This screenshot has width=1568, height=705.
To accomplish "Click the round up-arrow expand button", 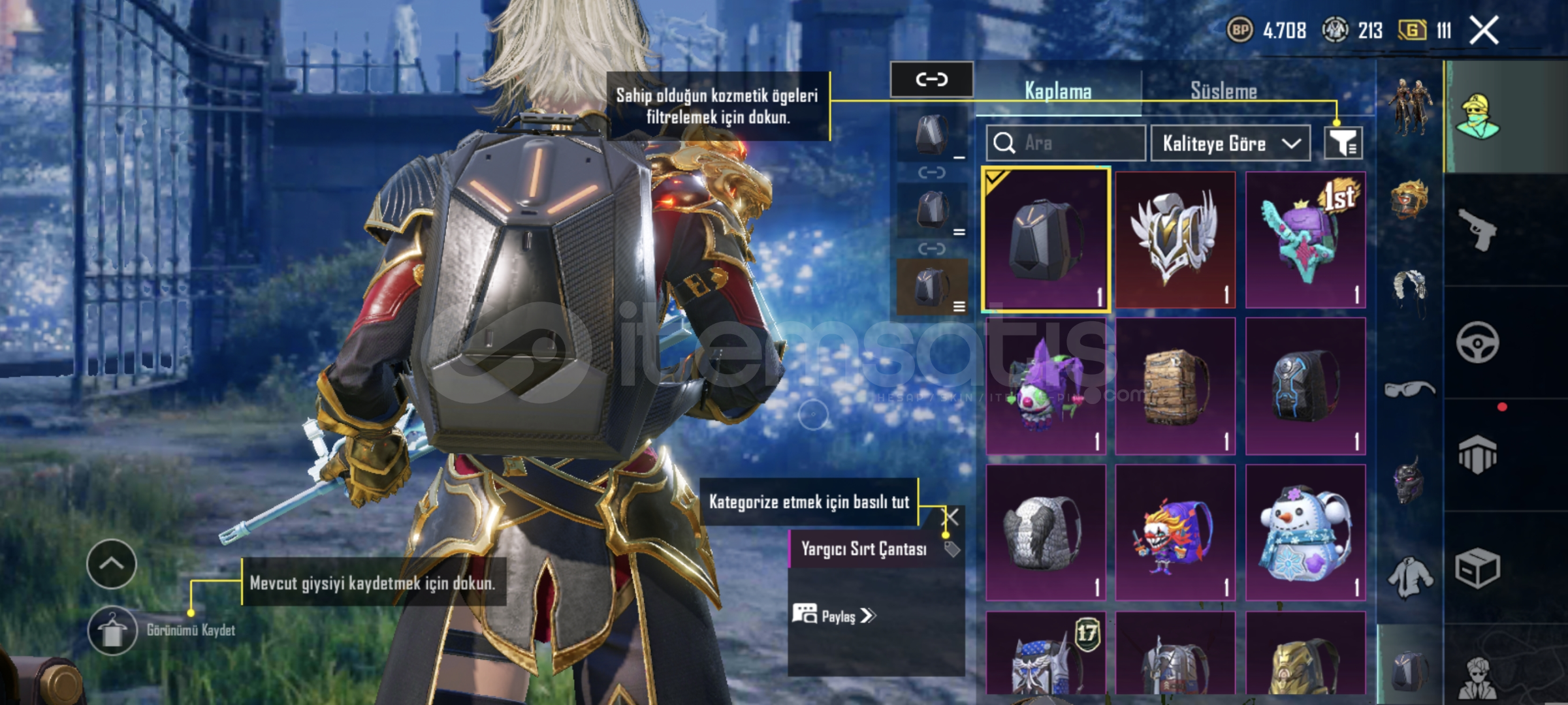I will click(x=111, y=564).
